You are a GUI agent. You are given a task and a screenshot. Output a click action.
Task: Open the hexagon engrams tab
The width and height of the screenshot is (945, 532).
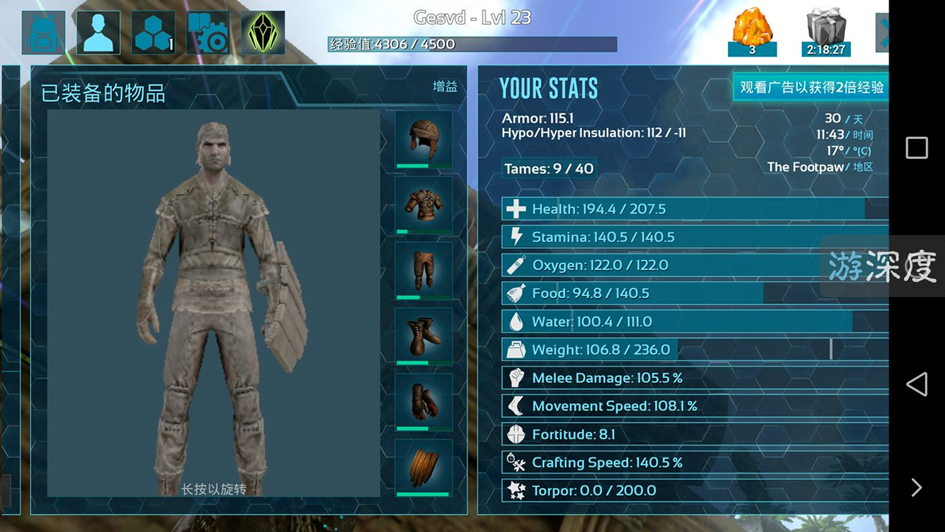tap(153, 33)
